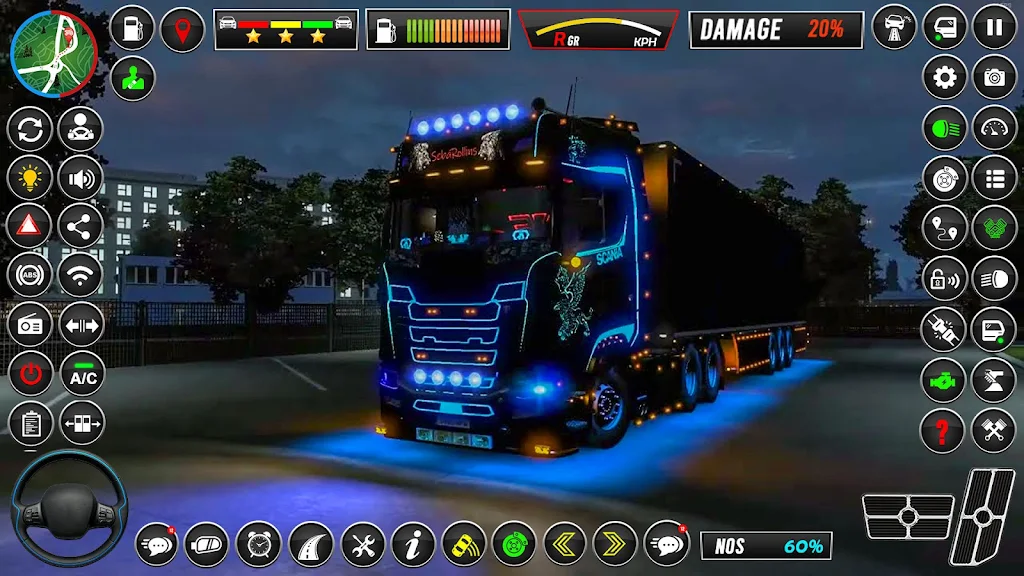Activate the right turn chevron indicator
Image resolution: width=1024 pixels, height=576 pixels.
click(615, 544)
